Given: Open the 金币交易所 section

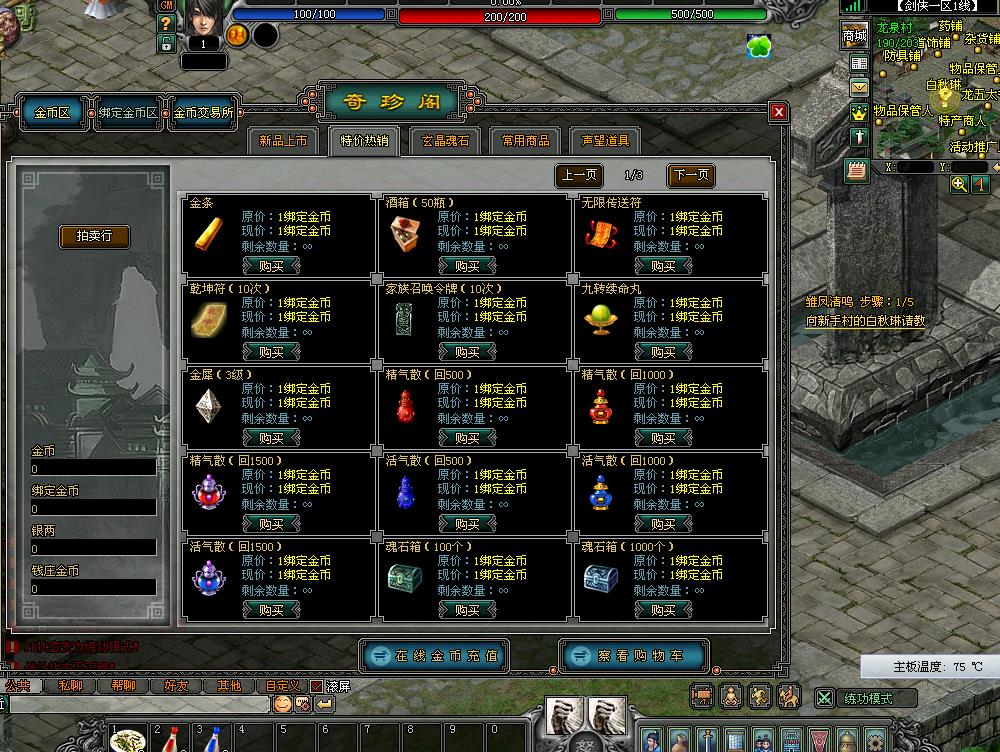Looking at the screenshot, I should [203, 113].
